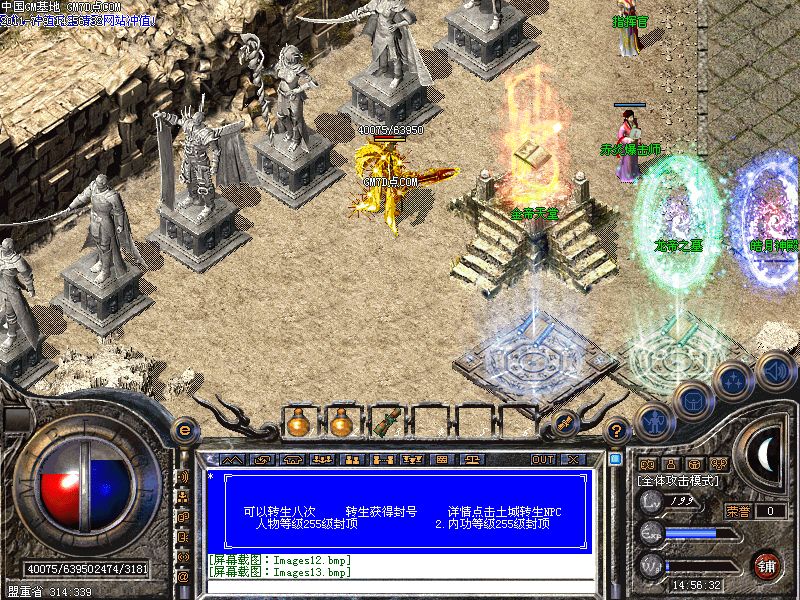Open the character status panel button

(654, 422)
